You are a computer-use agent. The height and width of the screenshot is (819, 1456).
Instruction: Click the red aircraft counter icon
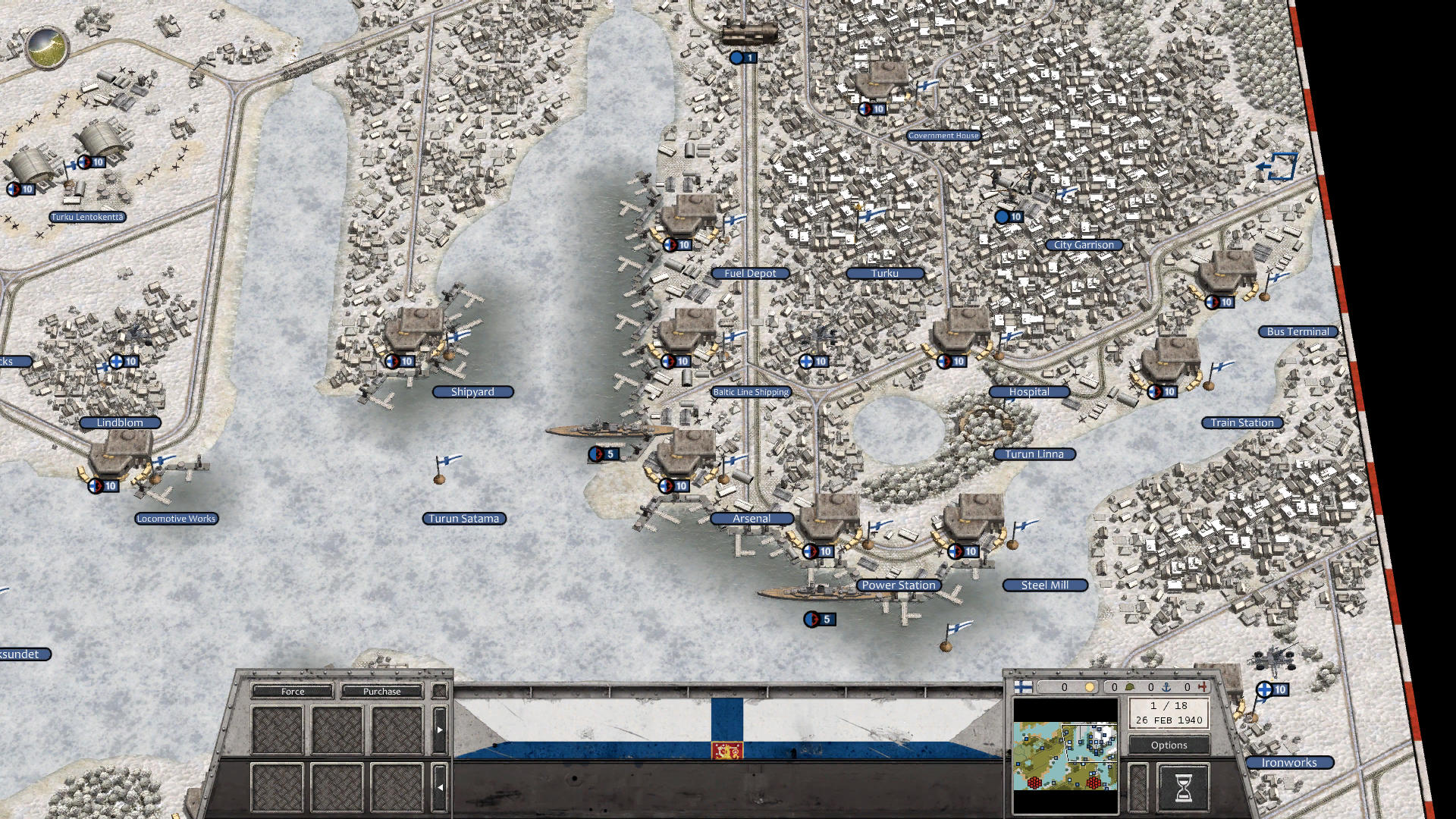[x=1203, y=687]
